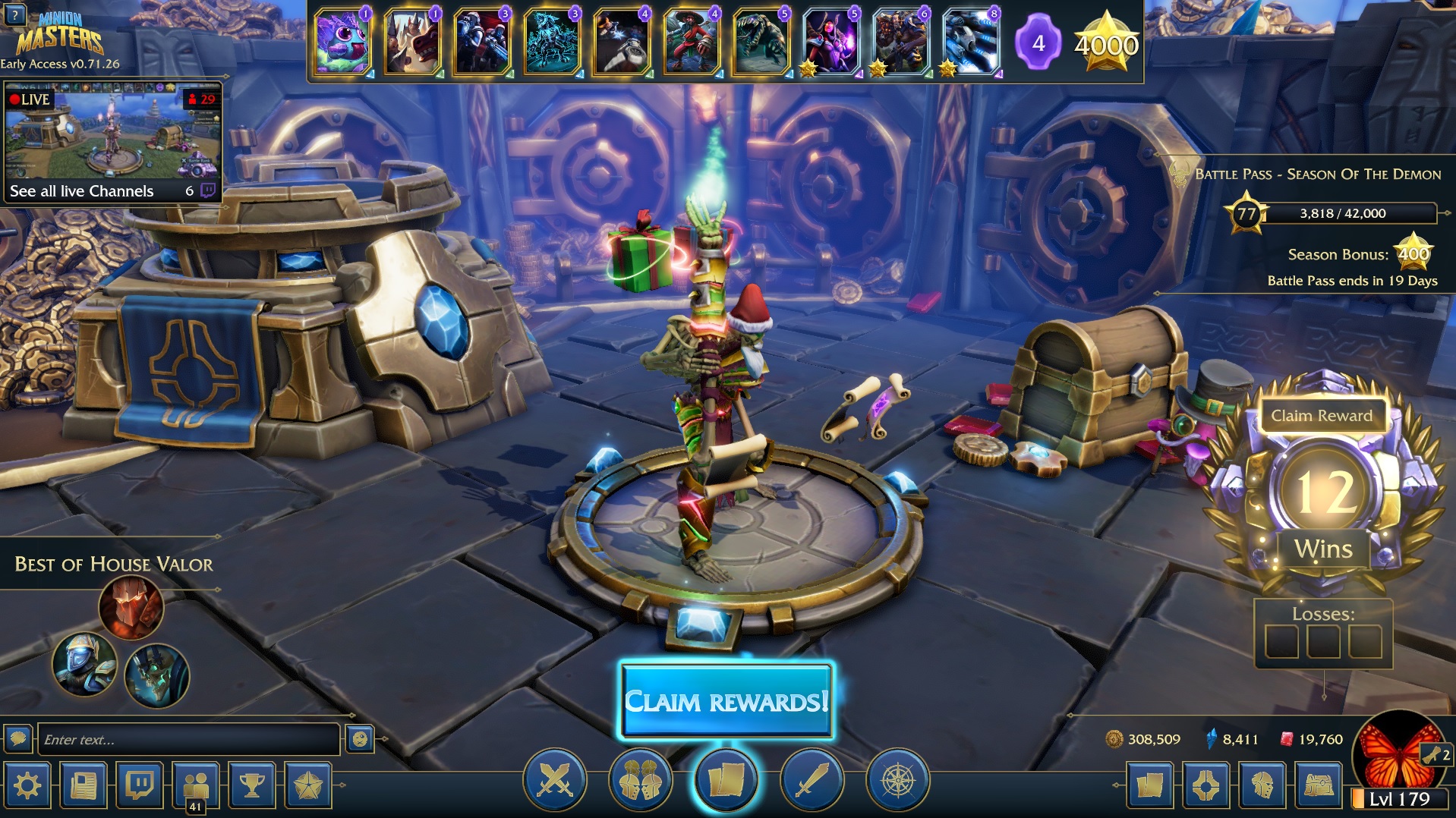Open the help question mark
The width and height of the screenshot is (1456, 818).
(14, 14)
